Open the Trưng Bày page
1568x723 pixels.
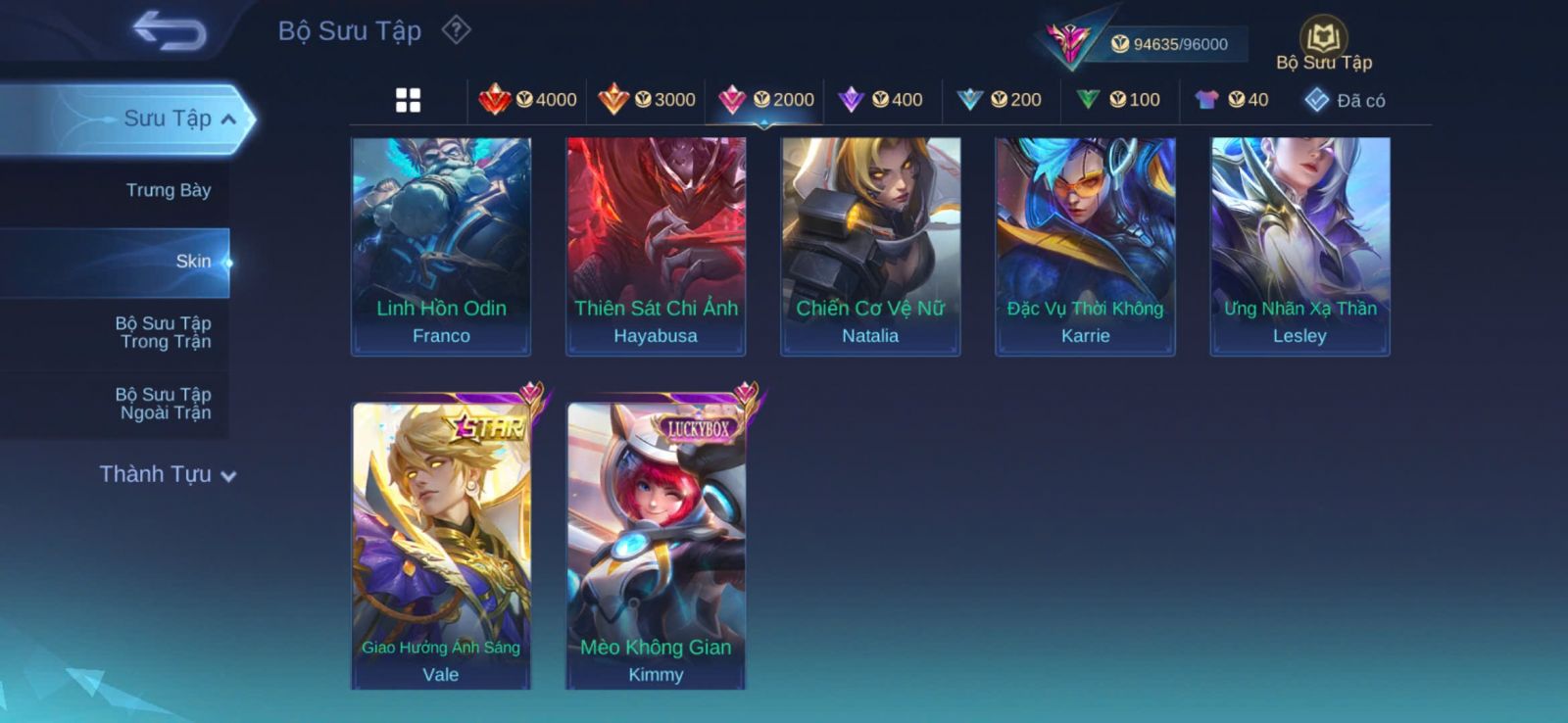(x=168, y=190)
